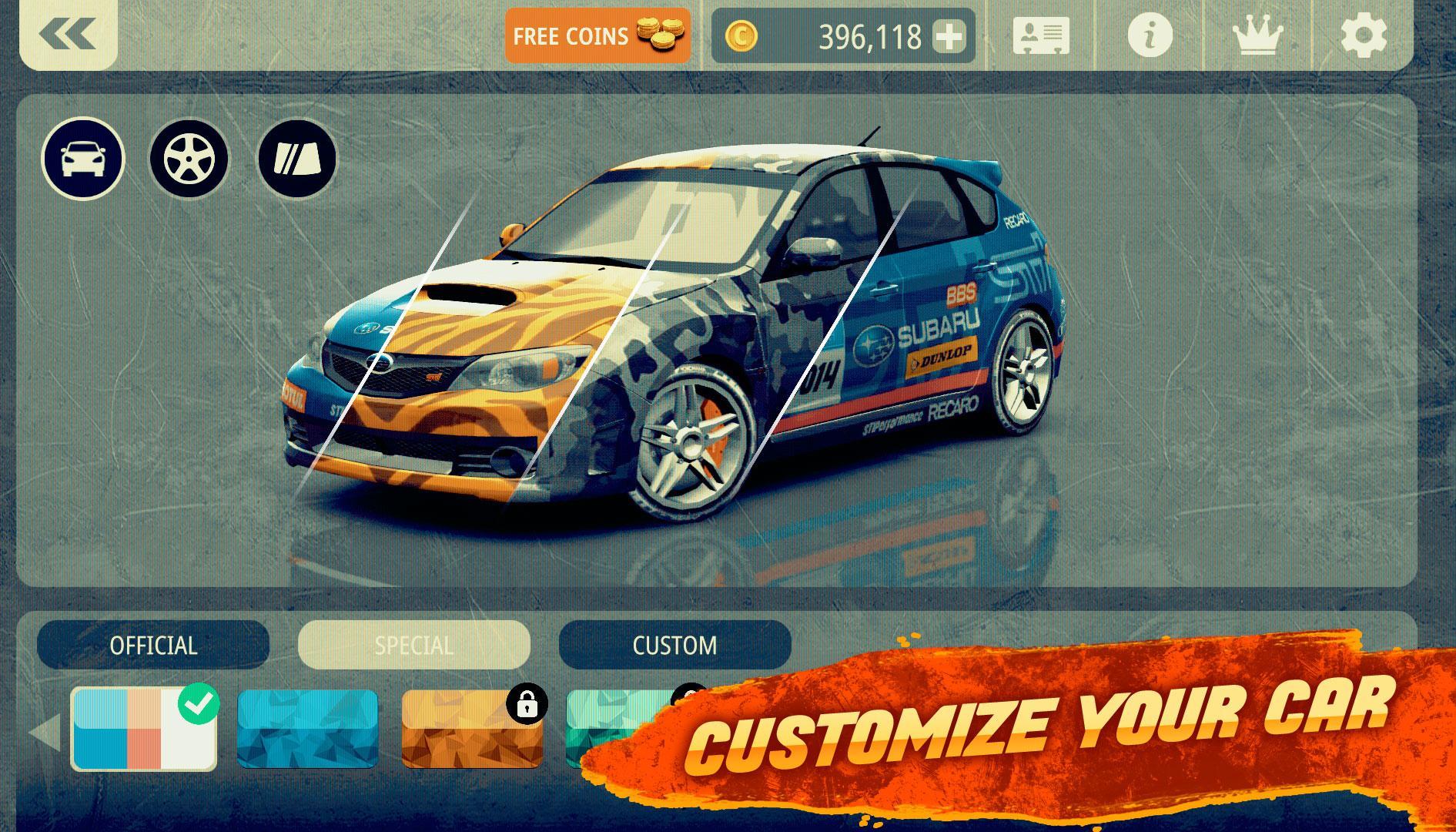Image resolution: width=1456 pixels, height=832 pixels.
Task: Switch to the OFFICIAL liveries tab
Action: tap(153, 646)
